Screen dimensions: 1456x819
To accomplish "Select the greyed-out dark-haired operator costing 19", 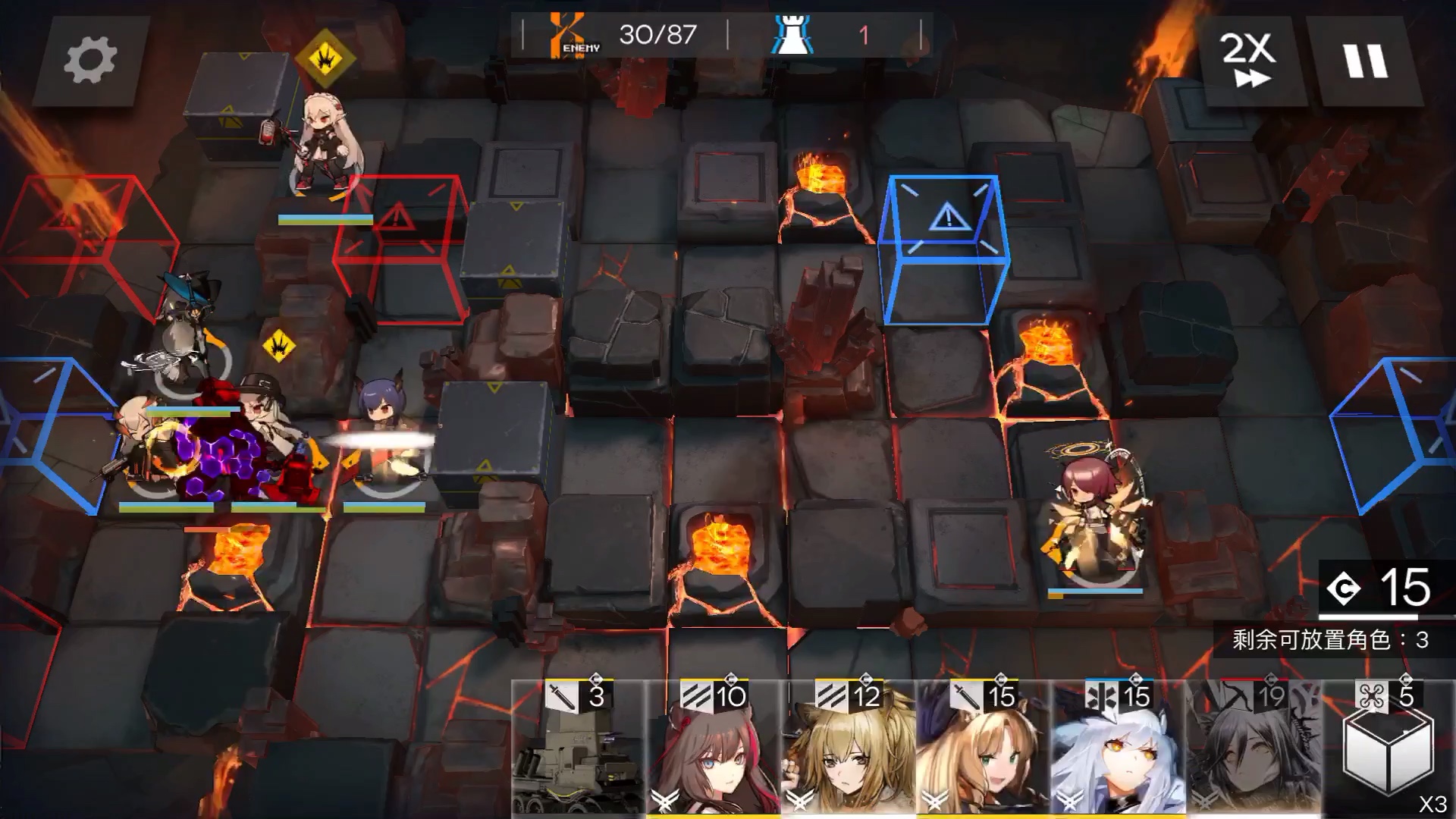I will tap(1253, 747).
